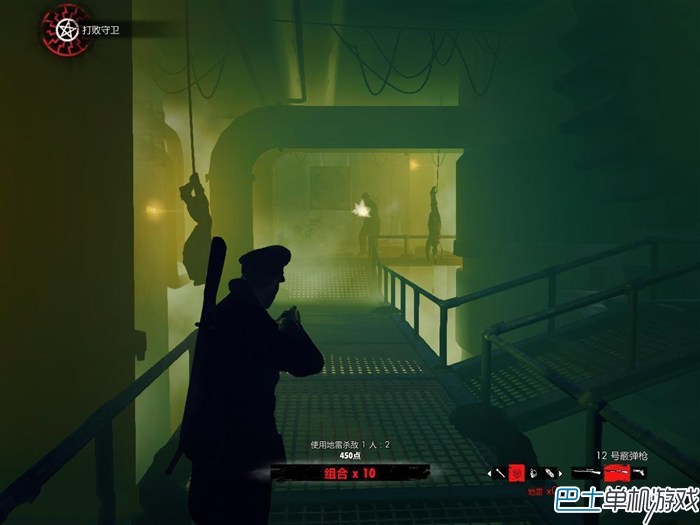Image resolution: width=700 pixels, height=525 pixels.
Task: Choose the hand grenade item slot
Action: point(533,473)
